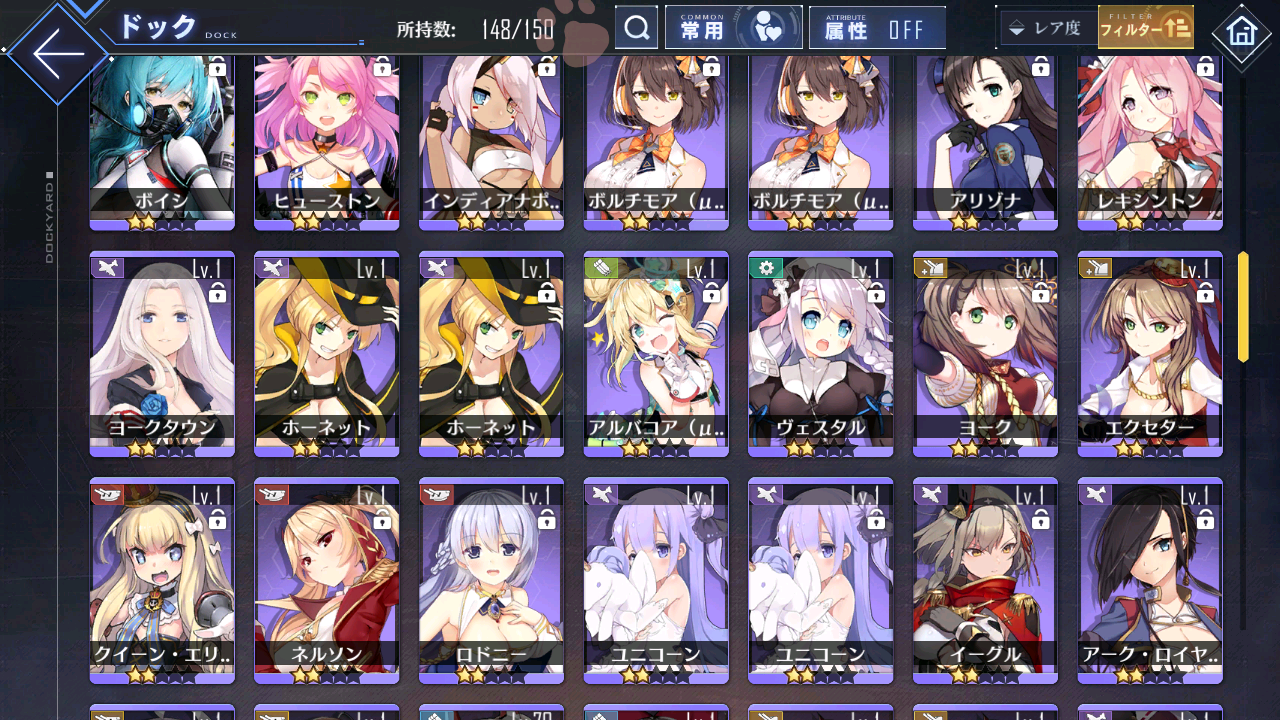Pick the エクセター ship card
Viewport: 1280px width, 720px height.
[1150, 352]
